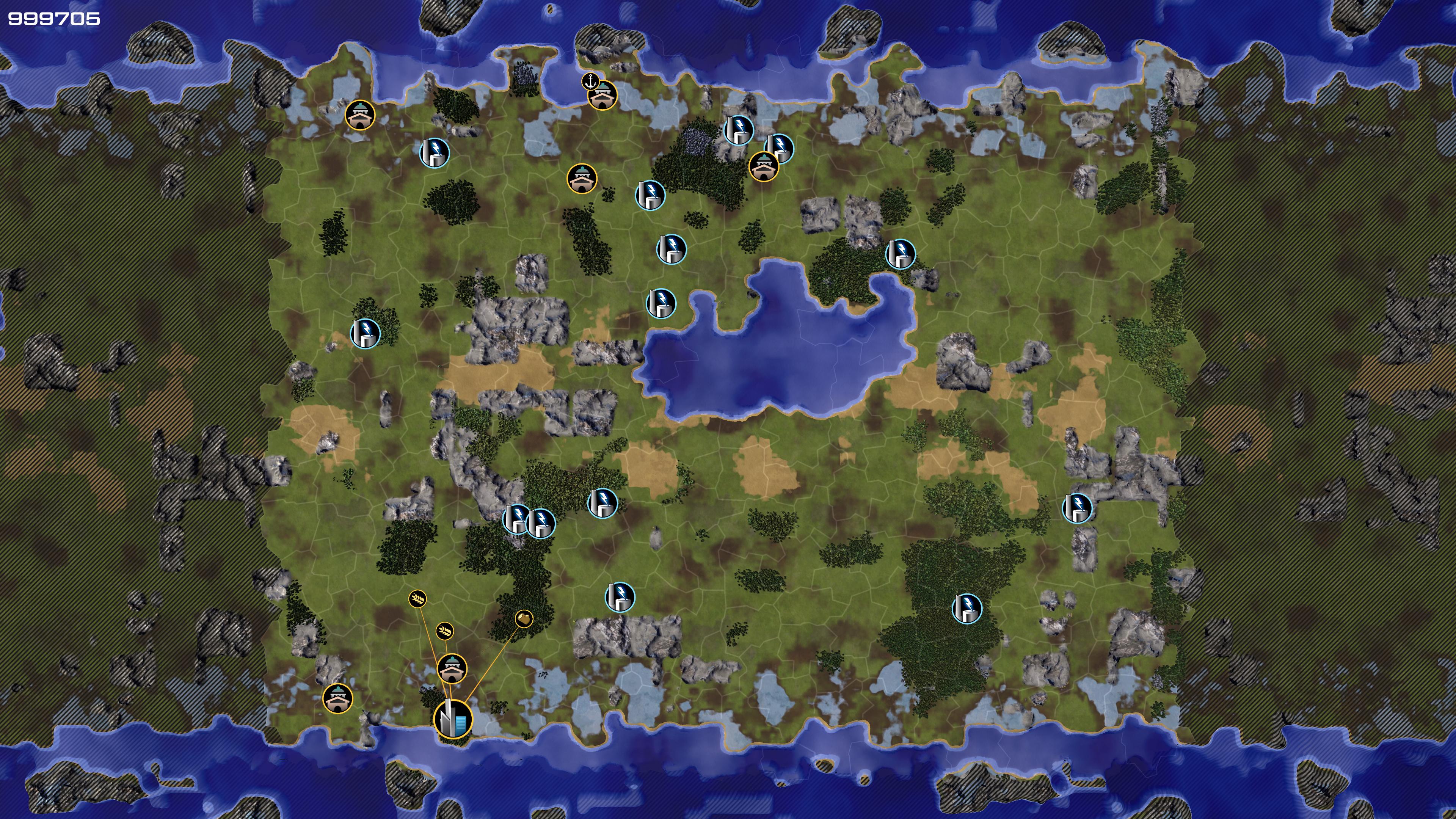Click the white anchor port marker
This screenshot has width=1456, height=819.
pyautogui.click(x=590, y=81)
